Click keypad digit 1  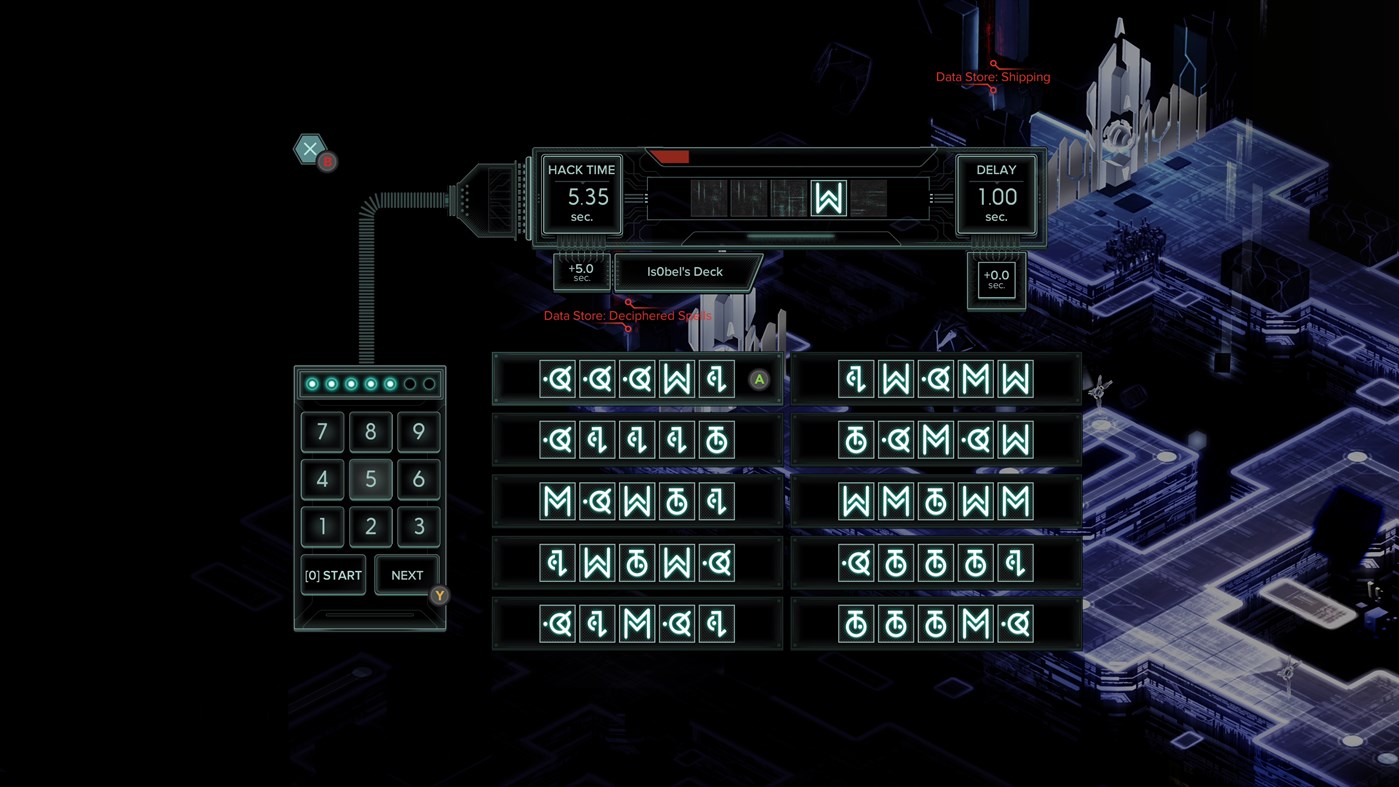[x=322, y=527]
